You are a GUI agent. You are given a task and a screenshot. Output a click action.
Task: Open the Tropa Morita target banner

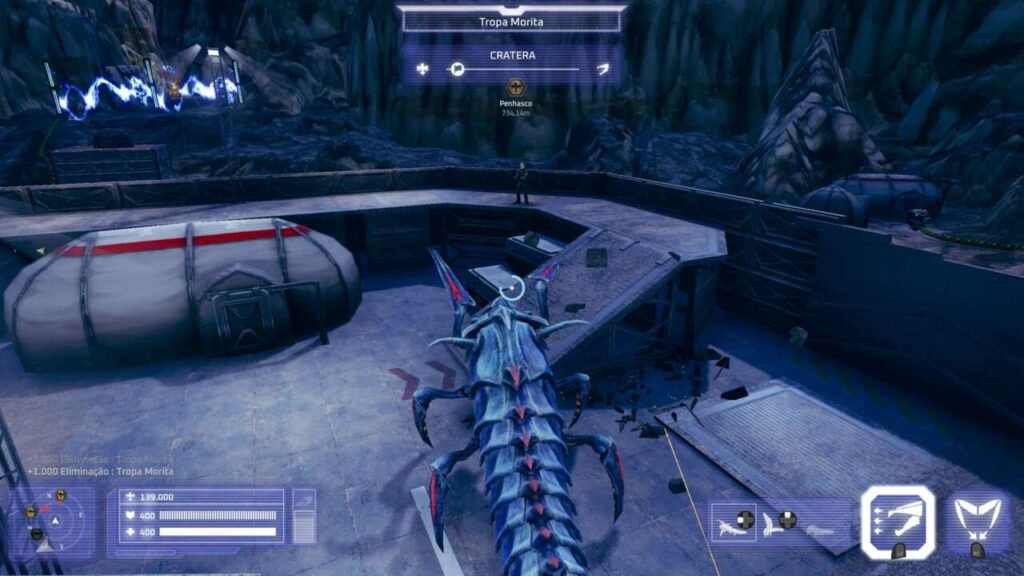[x=511, y=20]
